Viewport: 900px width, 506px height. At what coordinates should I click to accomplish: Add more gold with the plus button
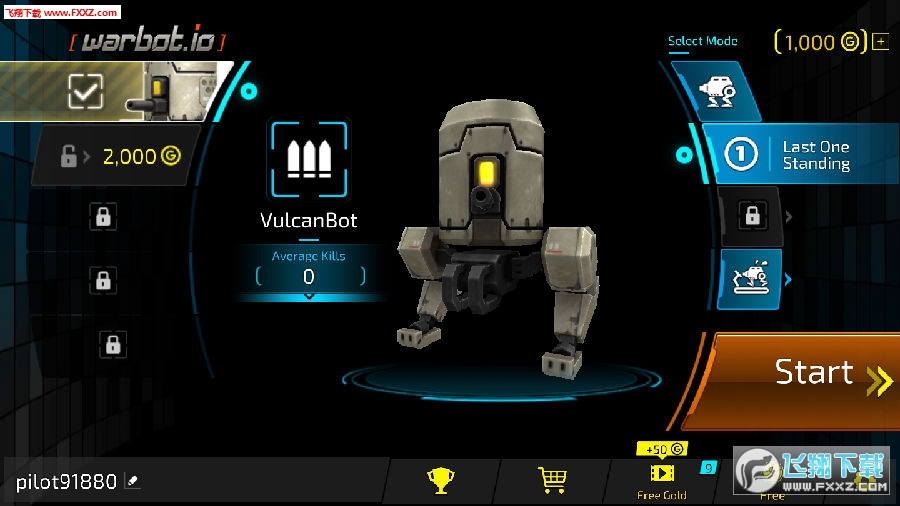click(x=880, y=42)
